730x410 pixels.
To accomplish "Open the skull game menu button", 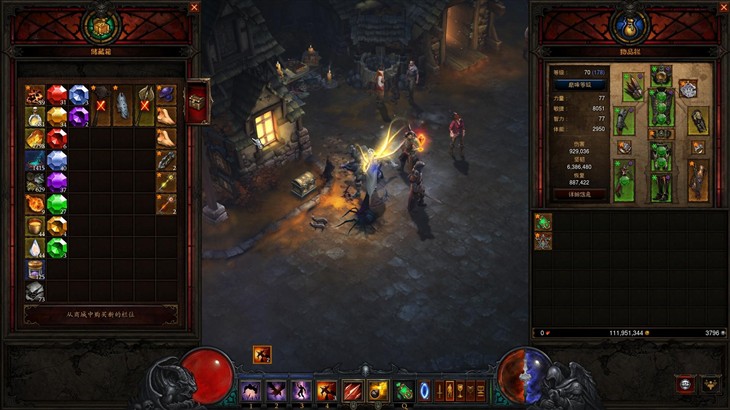I will point(685,384).
